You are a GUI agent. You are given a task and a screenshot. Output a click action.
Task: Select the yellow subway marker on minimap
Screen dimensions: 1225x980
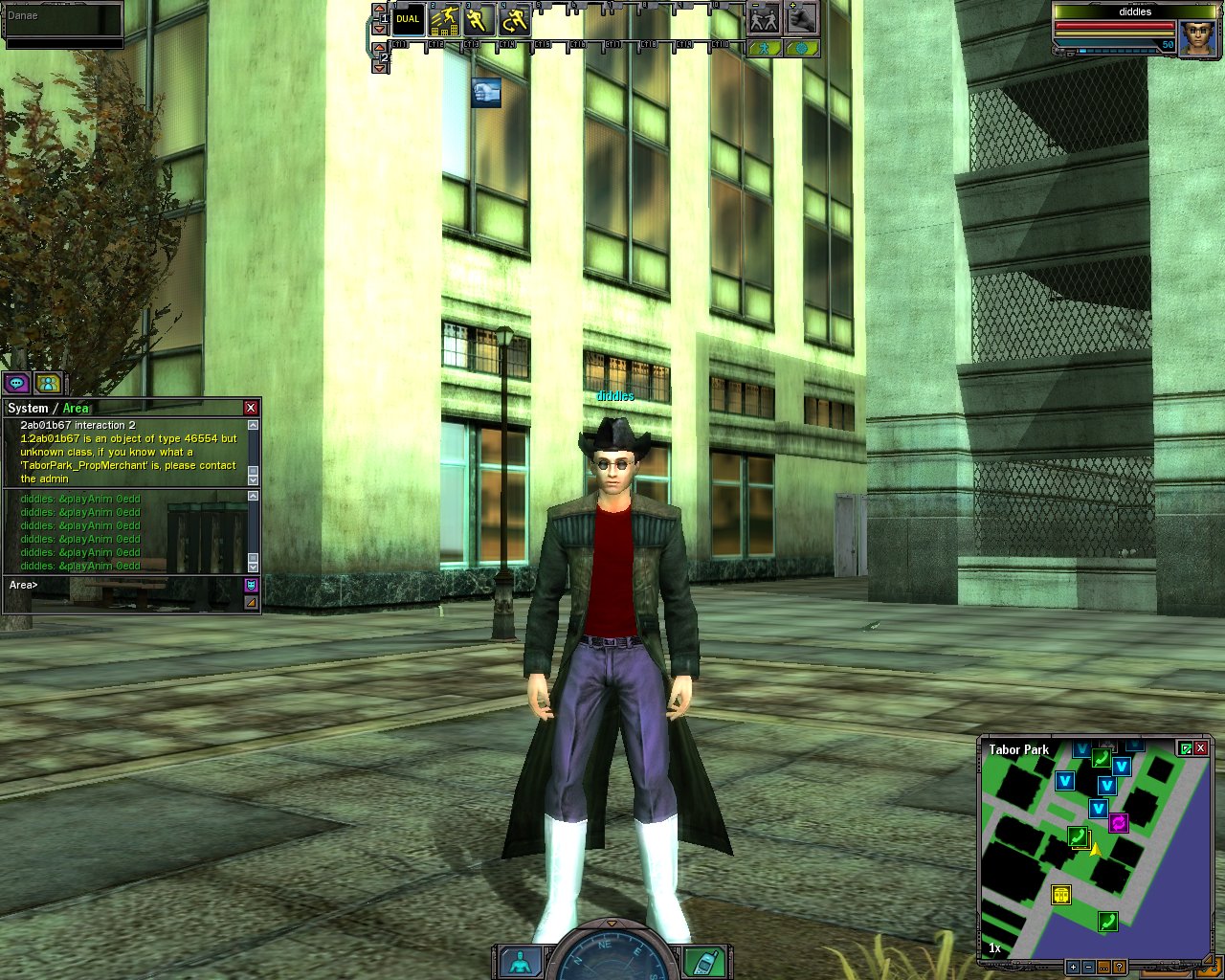(x=1060, y=895)
